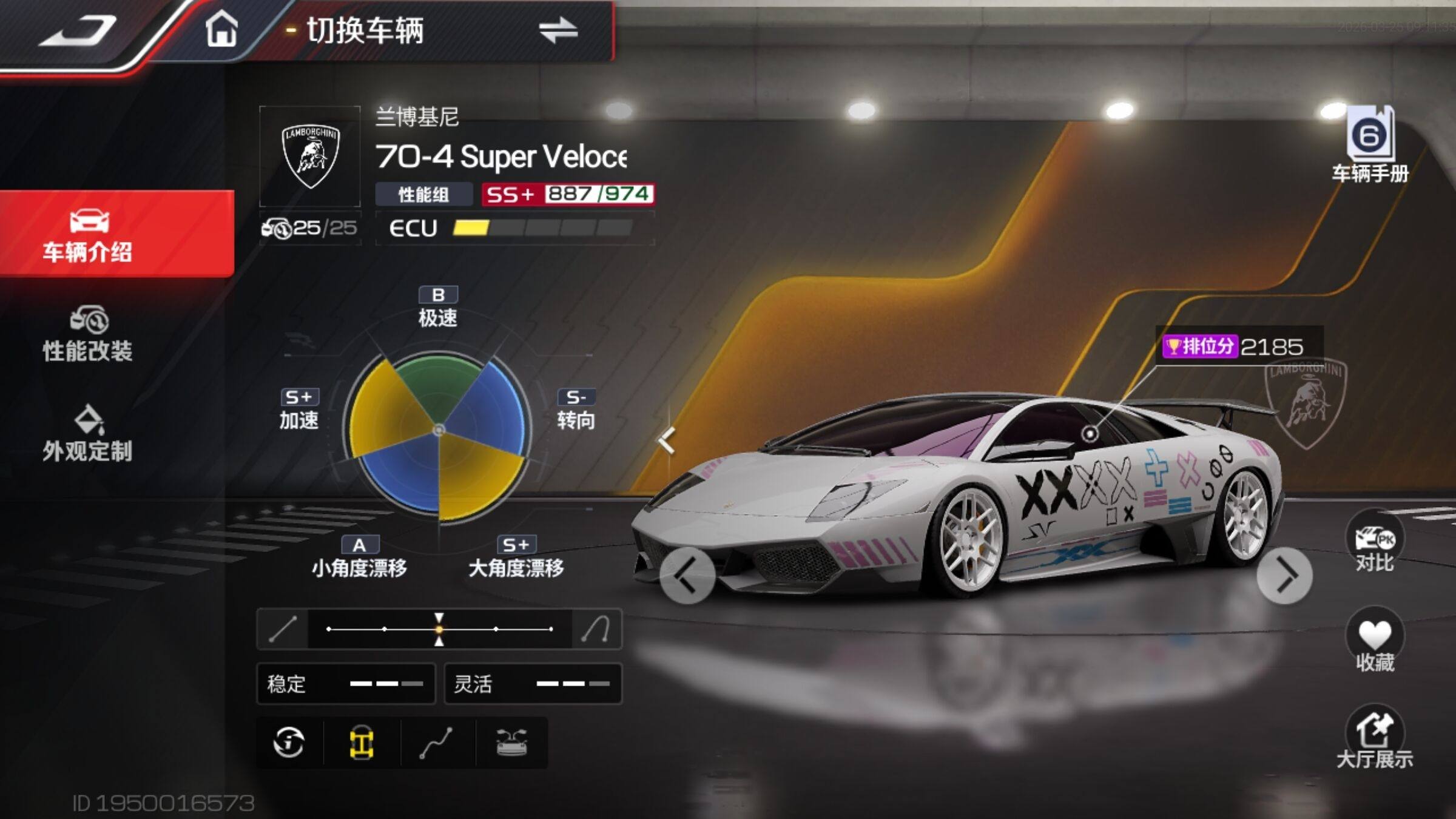Screen dimensions: 1456x819
Task: Switch to the 性能改装 tab
Action: 88,334
